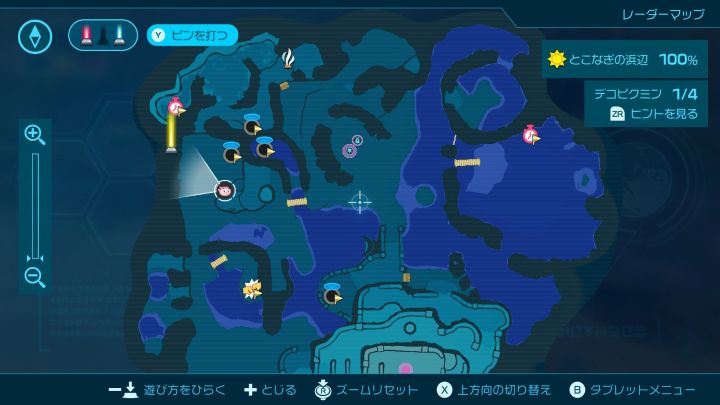This screenshot has height=405, width=720.
Task: Open the とこなぎの浜辺 100% area panel
Action: click(623, 60)
